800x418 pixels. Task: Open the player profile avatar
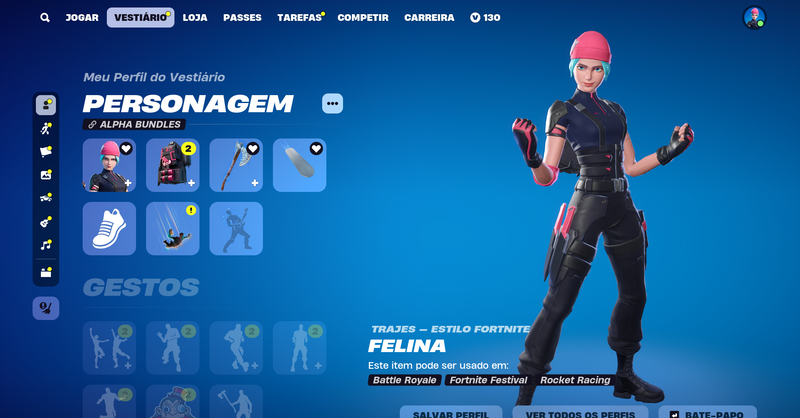click(754, 18)
